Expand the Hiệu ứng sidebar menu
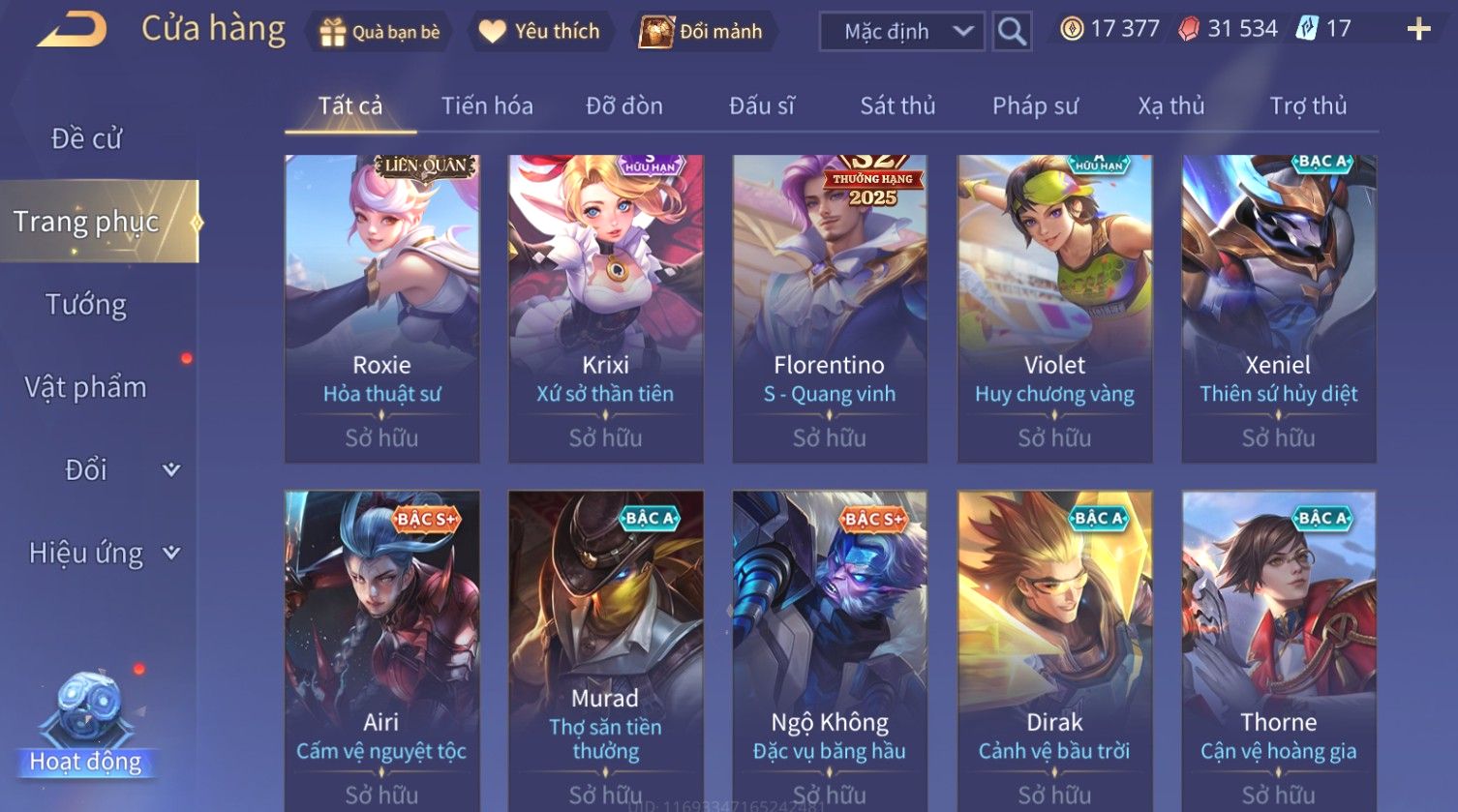This screenshot has height=812, width=1458. click(x=104, y=553)
